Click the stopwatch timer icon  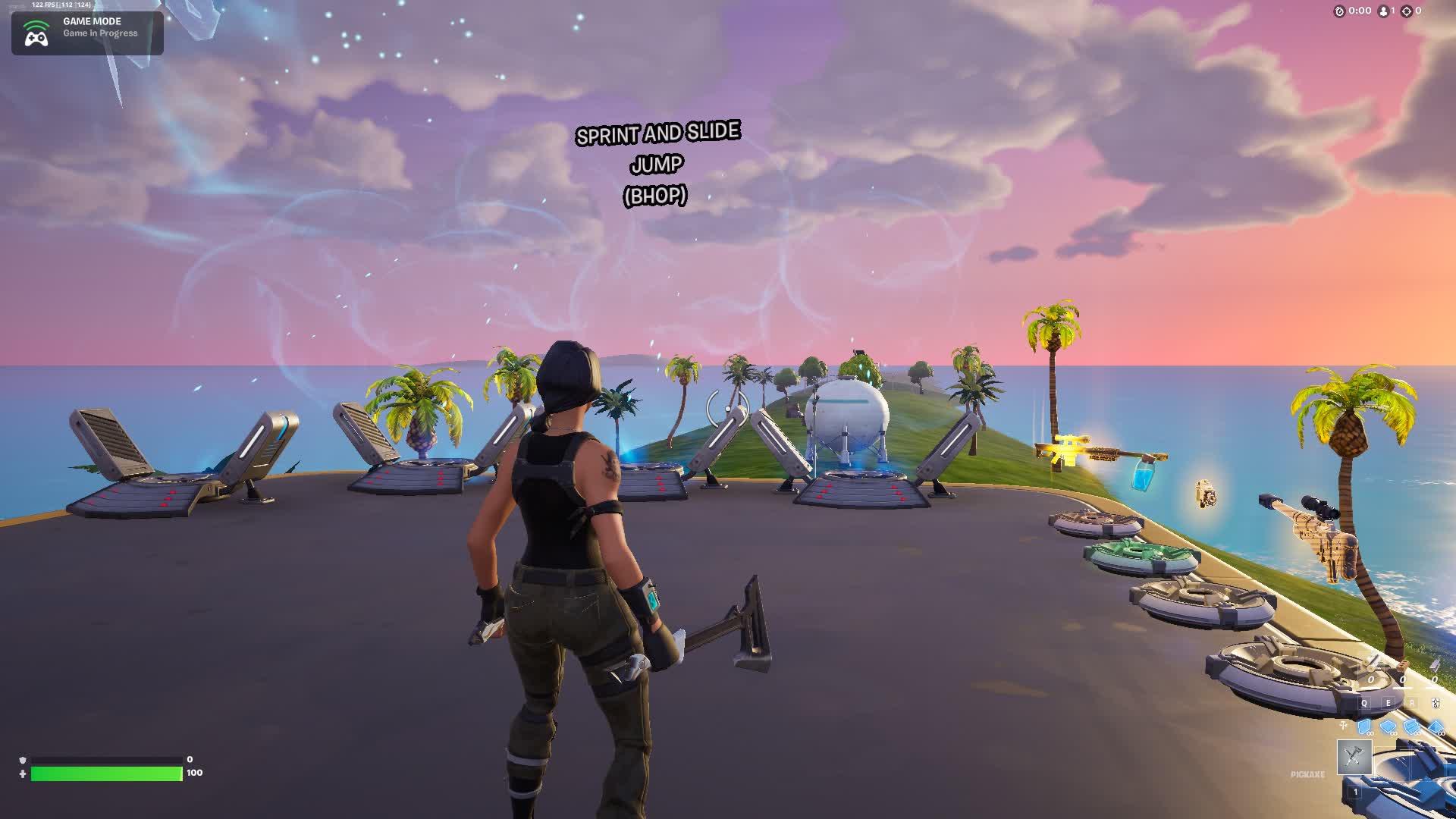[x=1340, y=11]
